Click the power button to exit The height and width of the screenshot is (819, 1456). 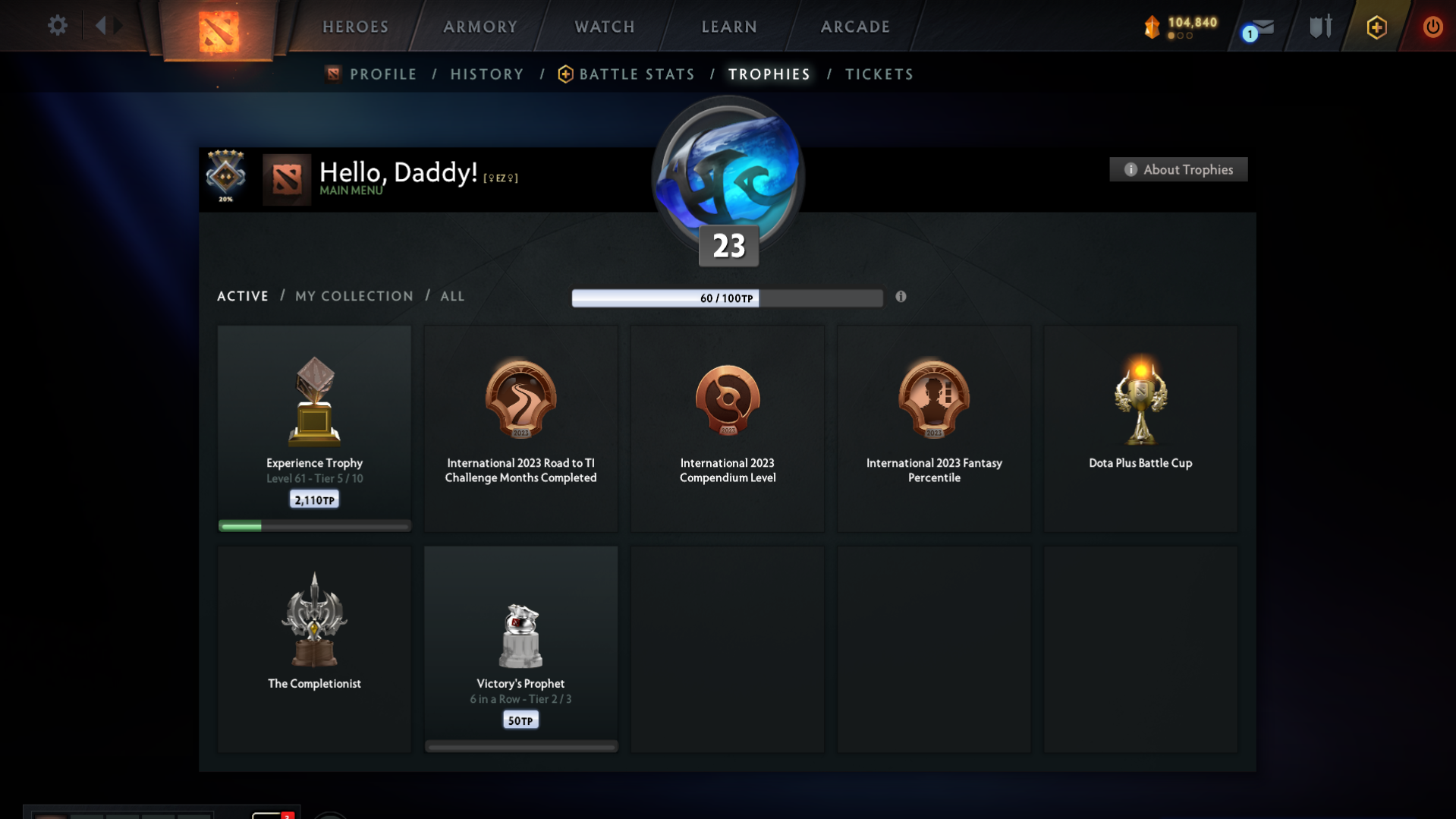1432,26
